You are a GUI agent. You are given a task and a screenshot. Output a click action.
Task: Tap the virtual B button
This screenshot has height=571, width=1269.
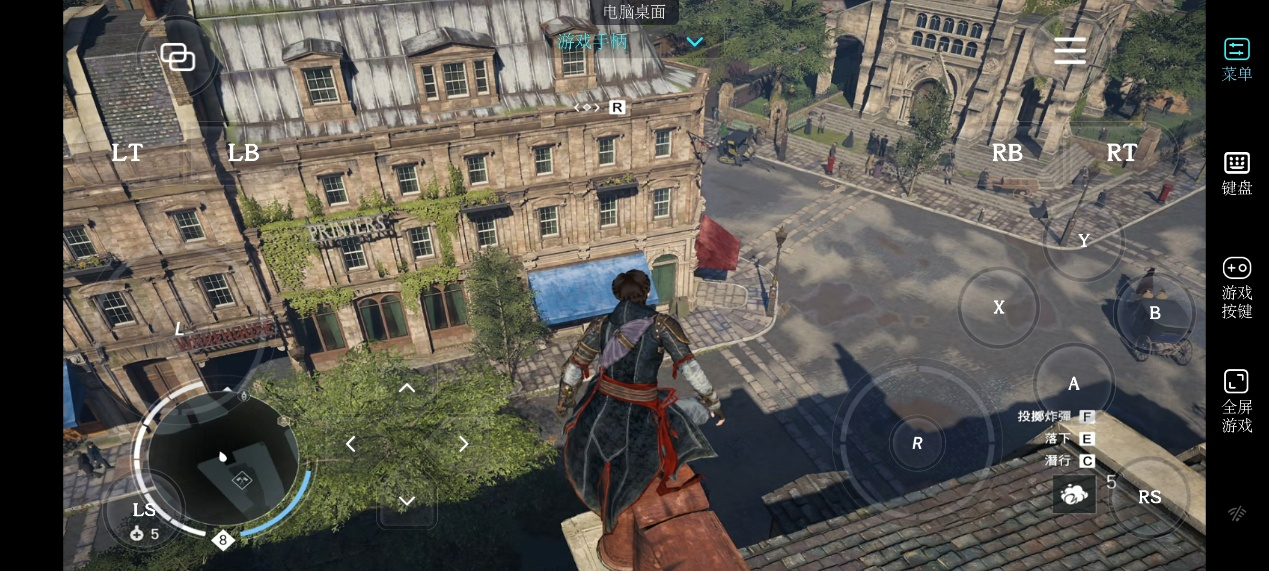click(1155, 313)
